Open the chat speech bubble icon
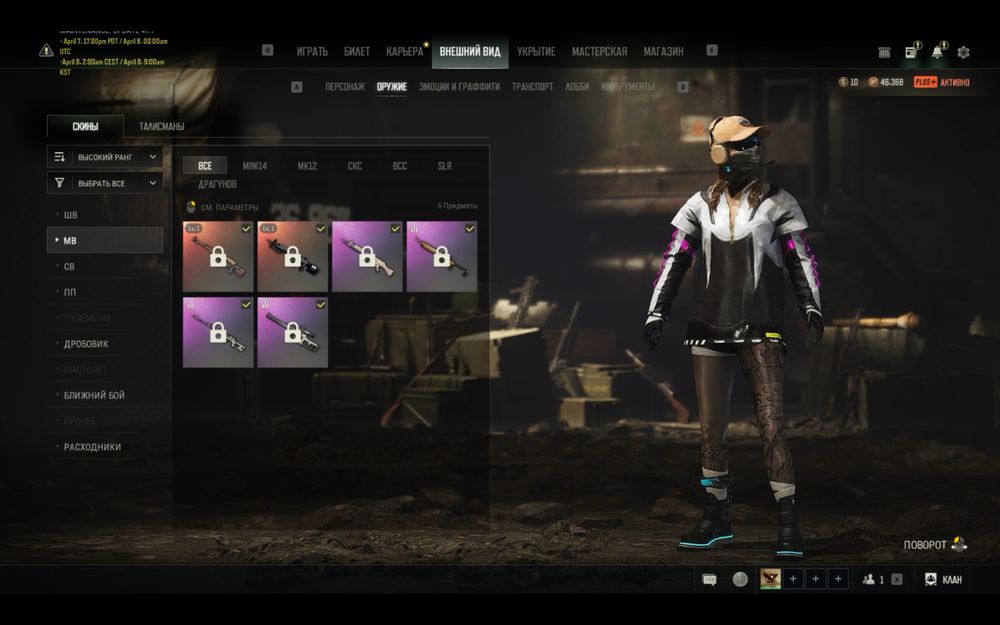 709,579
